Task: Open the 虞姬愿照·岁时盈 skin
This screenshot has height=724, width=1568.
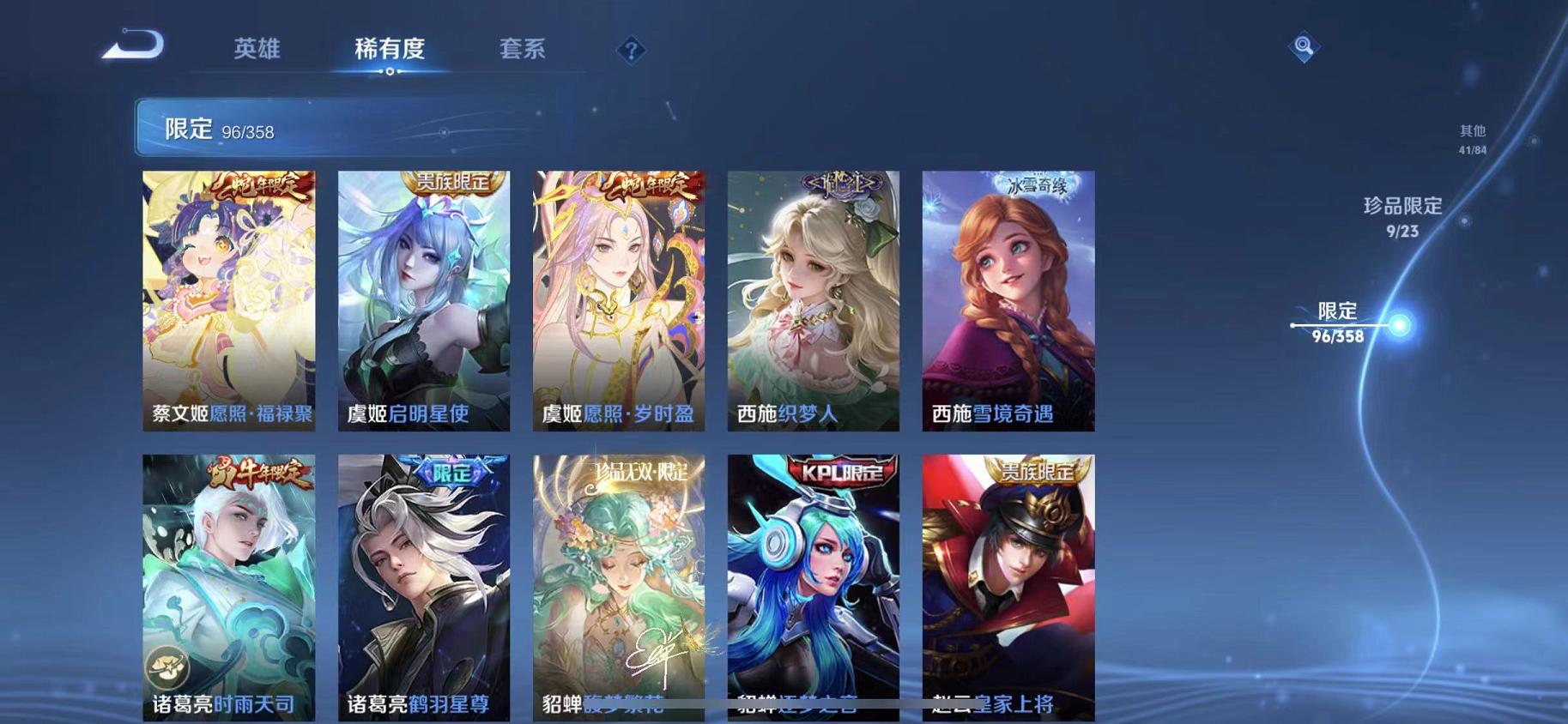Action: [x=618, y=300]
